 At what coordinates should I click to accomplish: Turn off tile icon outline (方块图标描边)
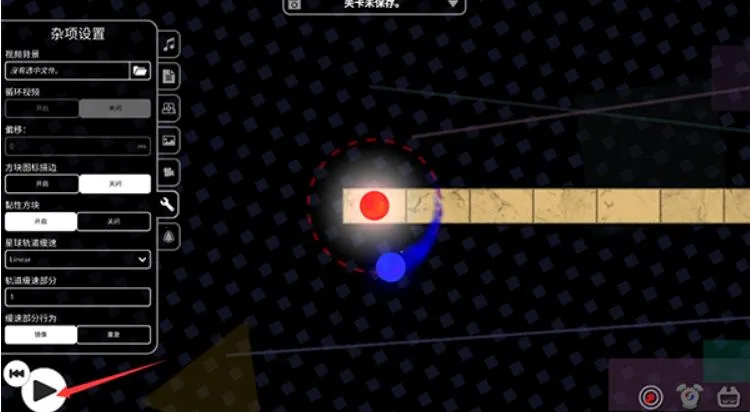(115, 184)
